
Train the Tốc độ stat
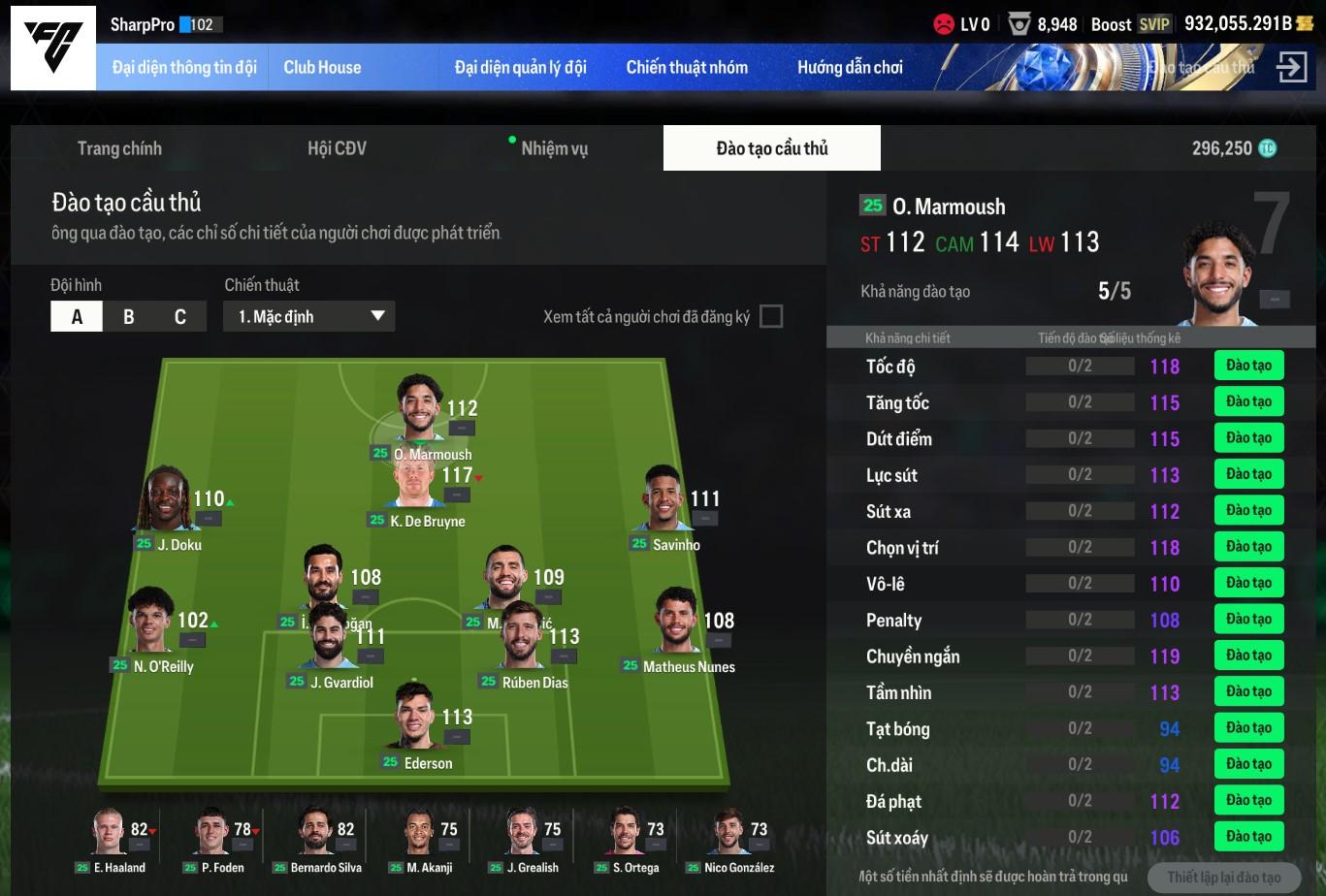tap(1248, 366)
